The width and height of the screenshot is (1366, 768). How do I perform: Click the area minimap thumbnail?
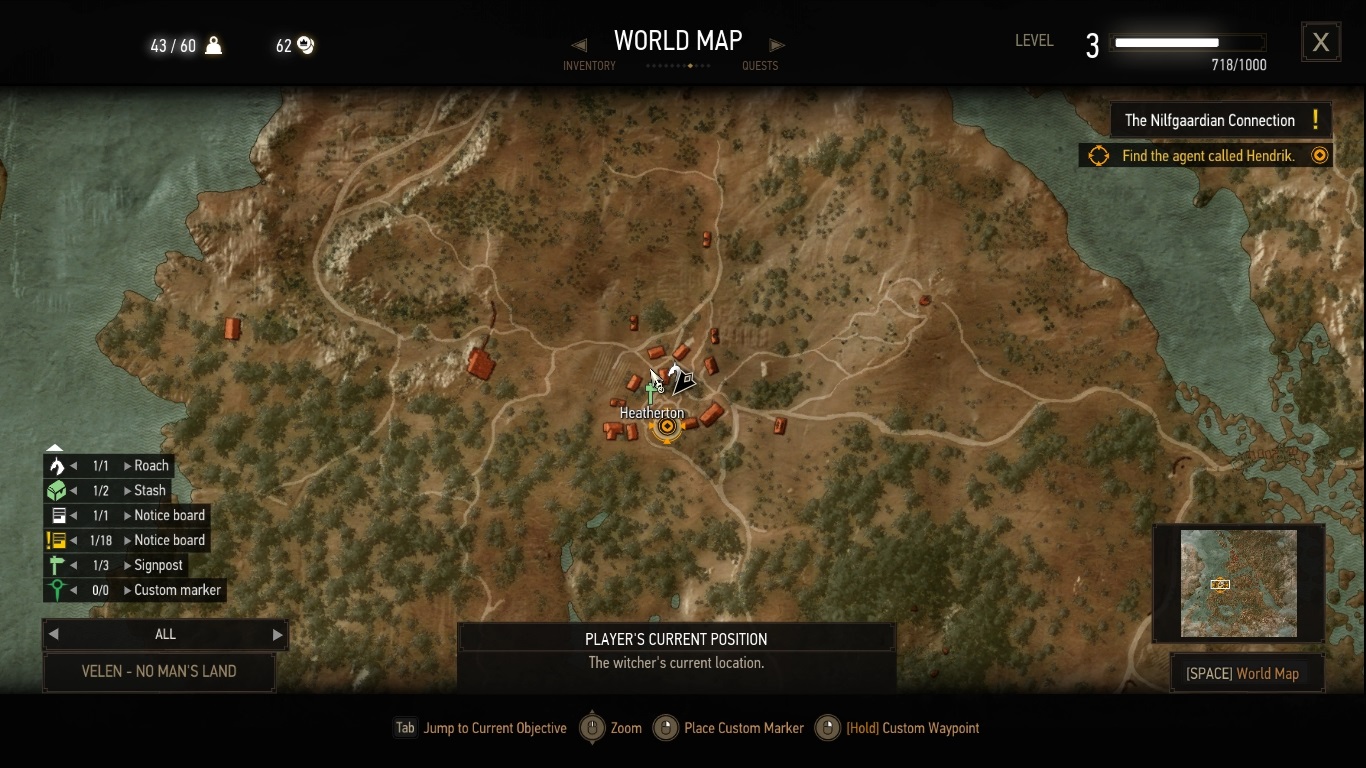[x=1238, y=583]
